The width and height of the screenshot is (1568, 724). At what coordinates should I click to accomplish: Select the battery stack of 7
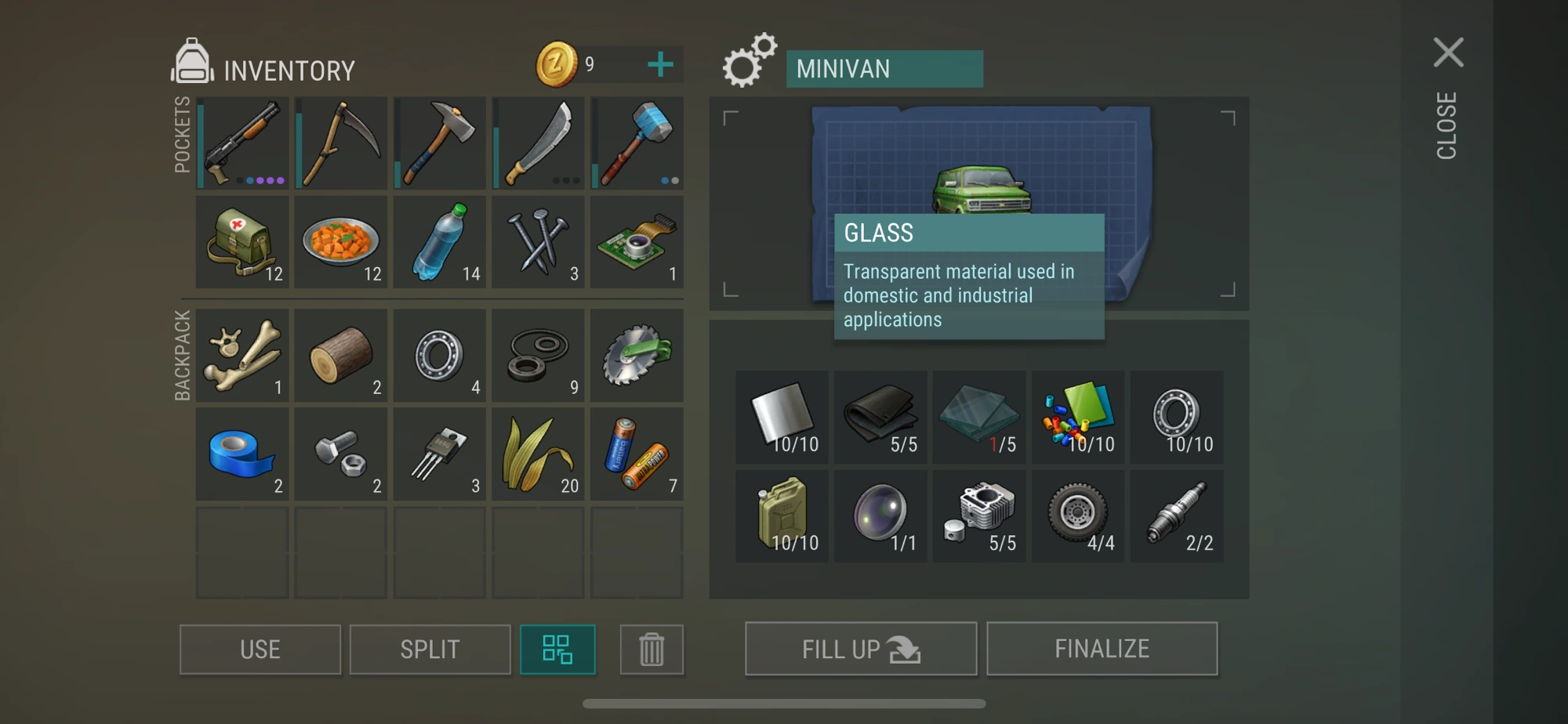tap(637, 454)
